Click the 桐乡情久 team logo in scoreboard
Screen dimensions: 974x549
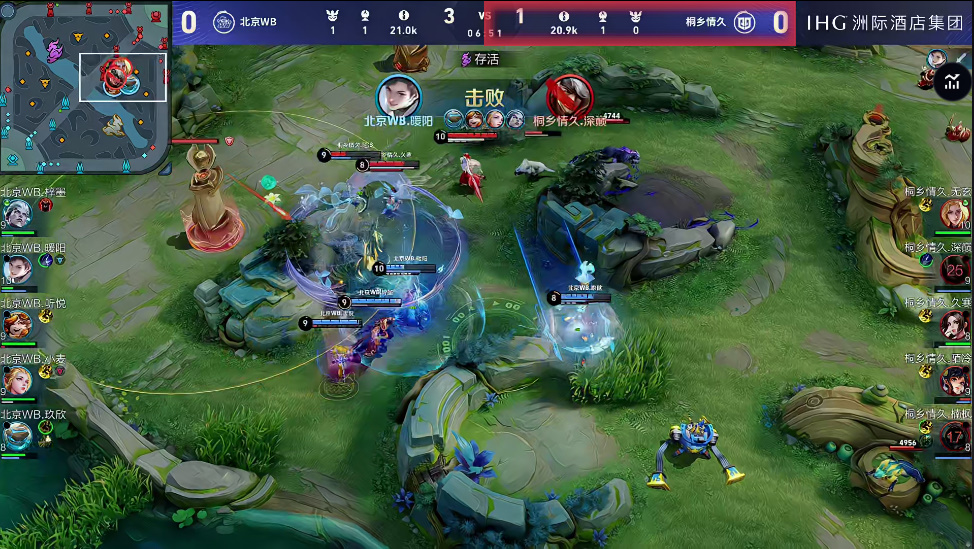(745, 22)
